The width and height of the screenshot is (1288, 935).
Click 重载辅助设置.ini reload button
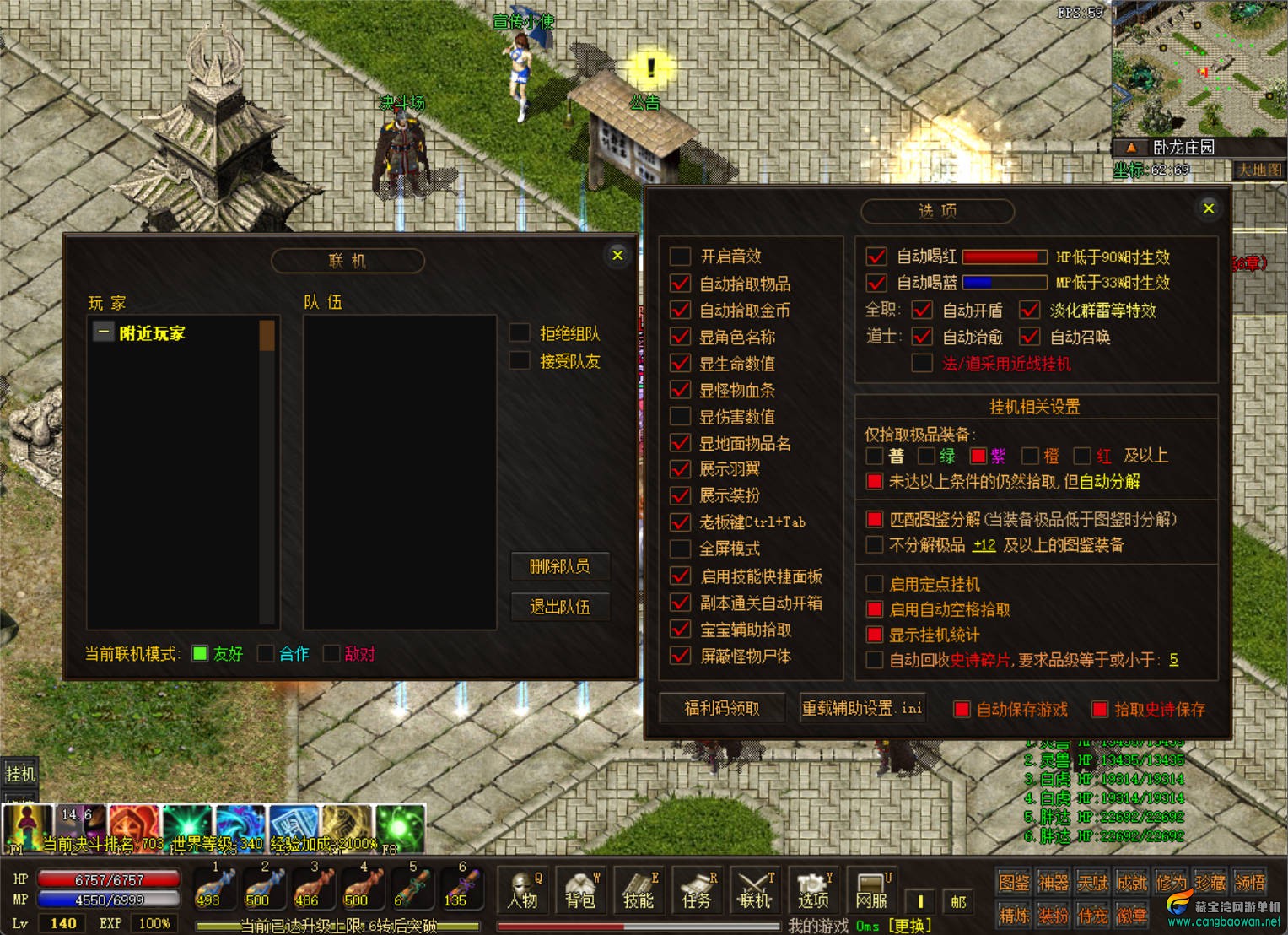click(862, 708)
